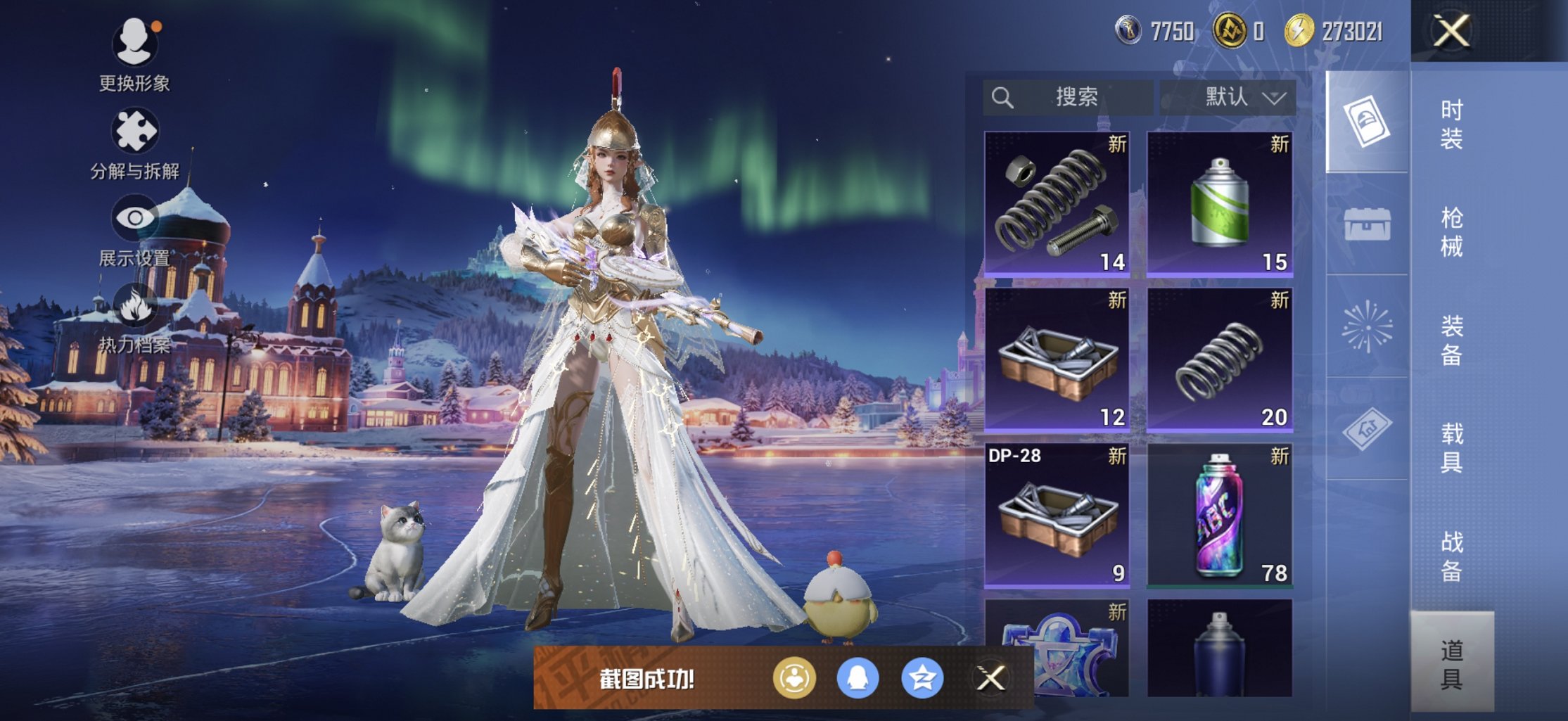Switch to 时装 fashion tab

pyautogui.click(x=1452, y=125)
